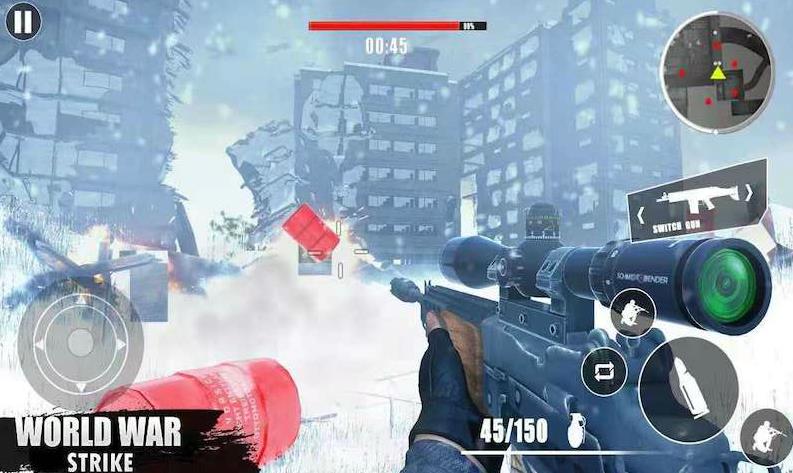The width and height of the screenshot is (793, 473).
Task: Pause the game with the pause button
Action: pos(24,20)
